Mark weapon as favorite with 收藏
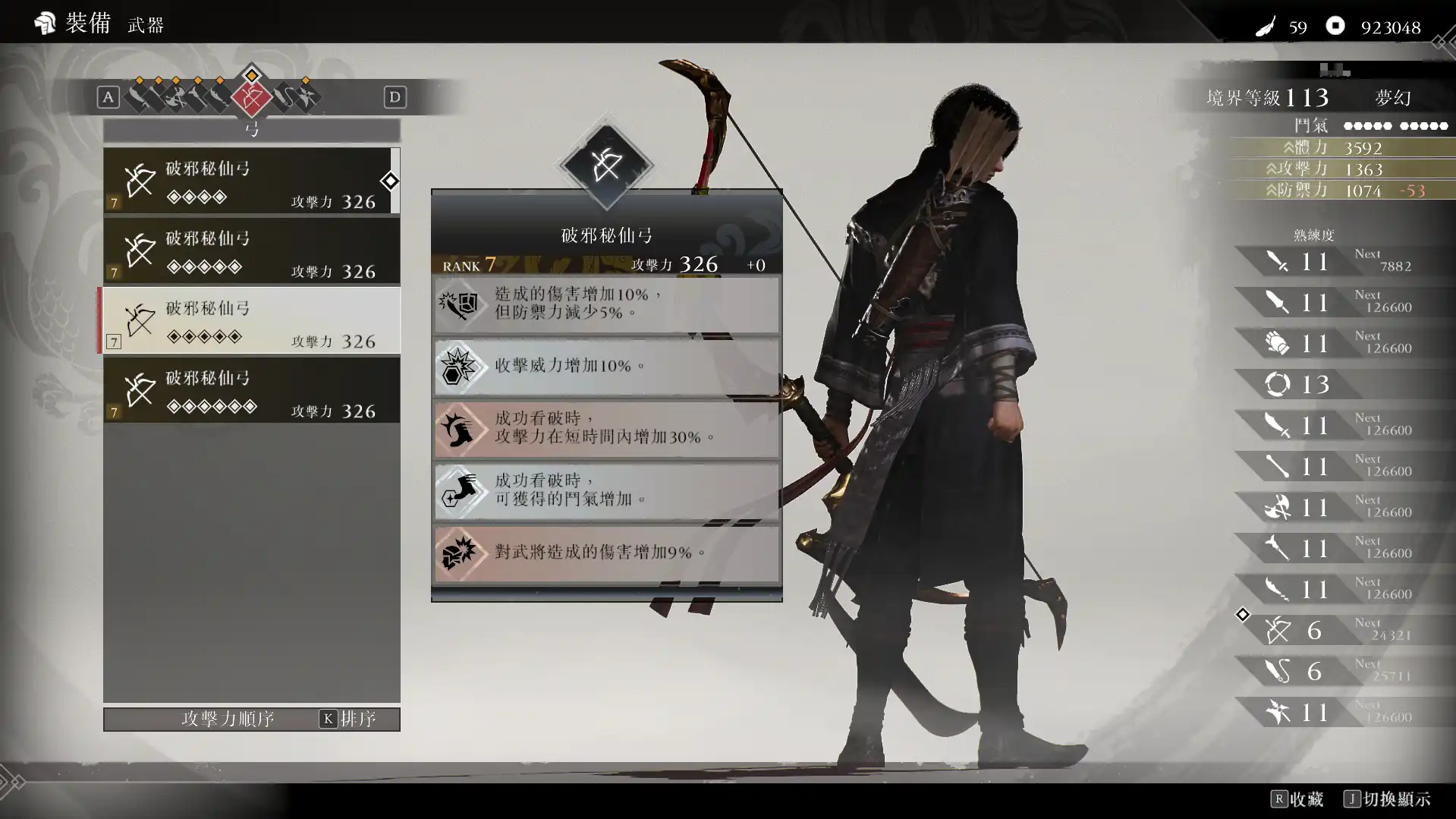Image resolution: width=1456 pixels, height=819 pixels. 1297,799
